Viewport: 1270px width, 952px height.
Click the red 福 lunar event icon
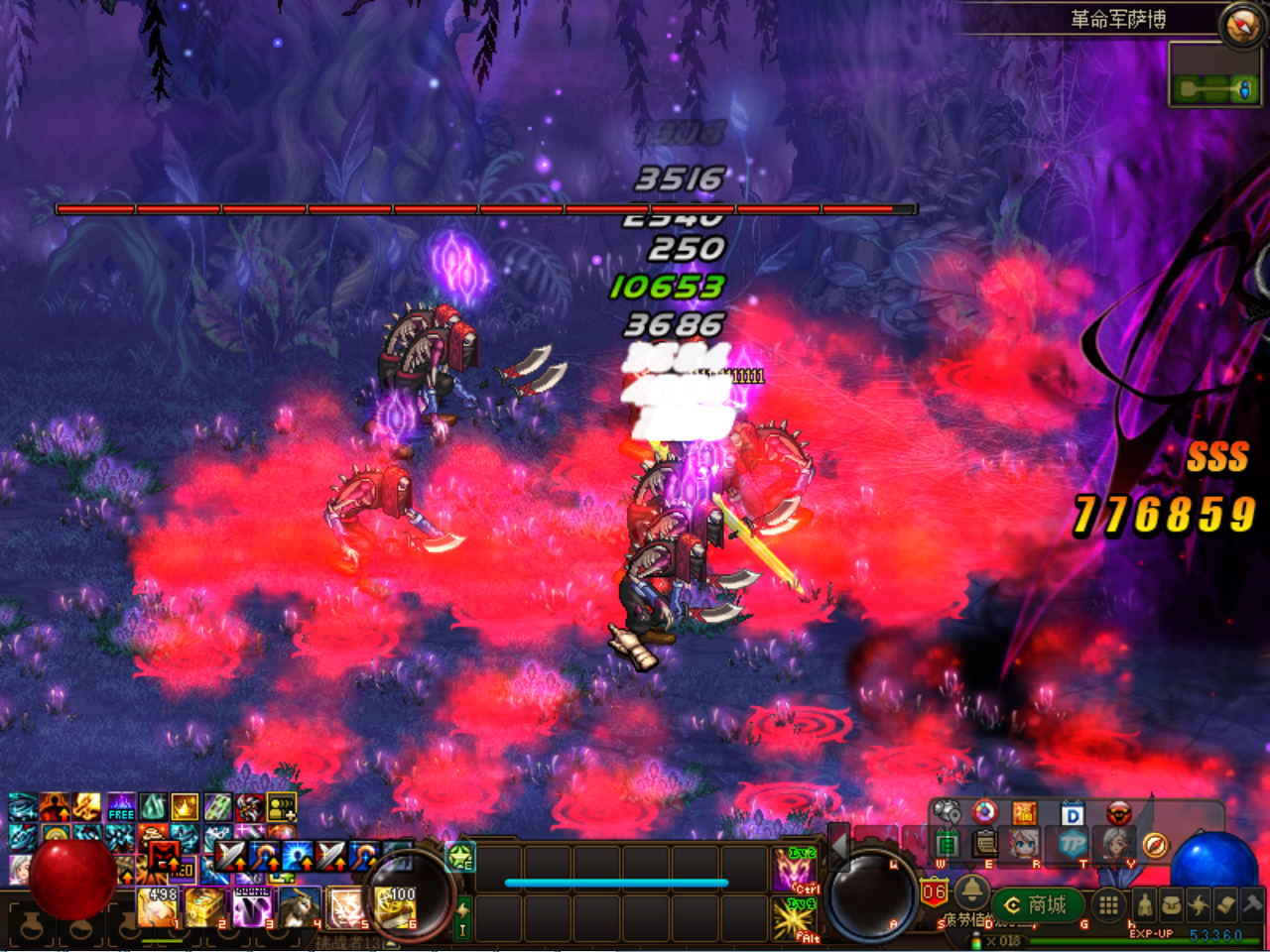(x=1026, y=811)
